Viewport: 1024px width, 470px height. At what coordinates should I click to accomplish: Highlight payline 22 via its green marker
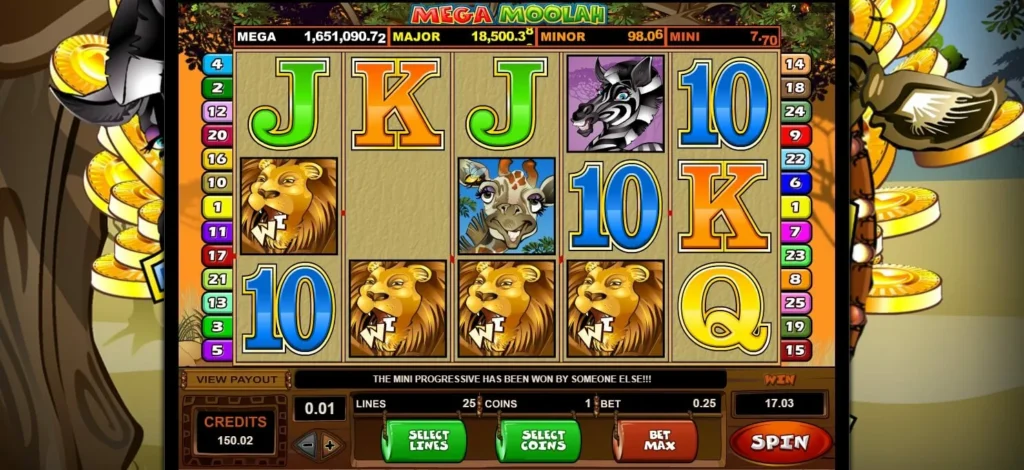[795, 159]
